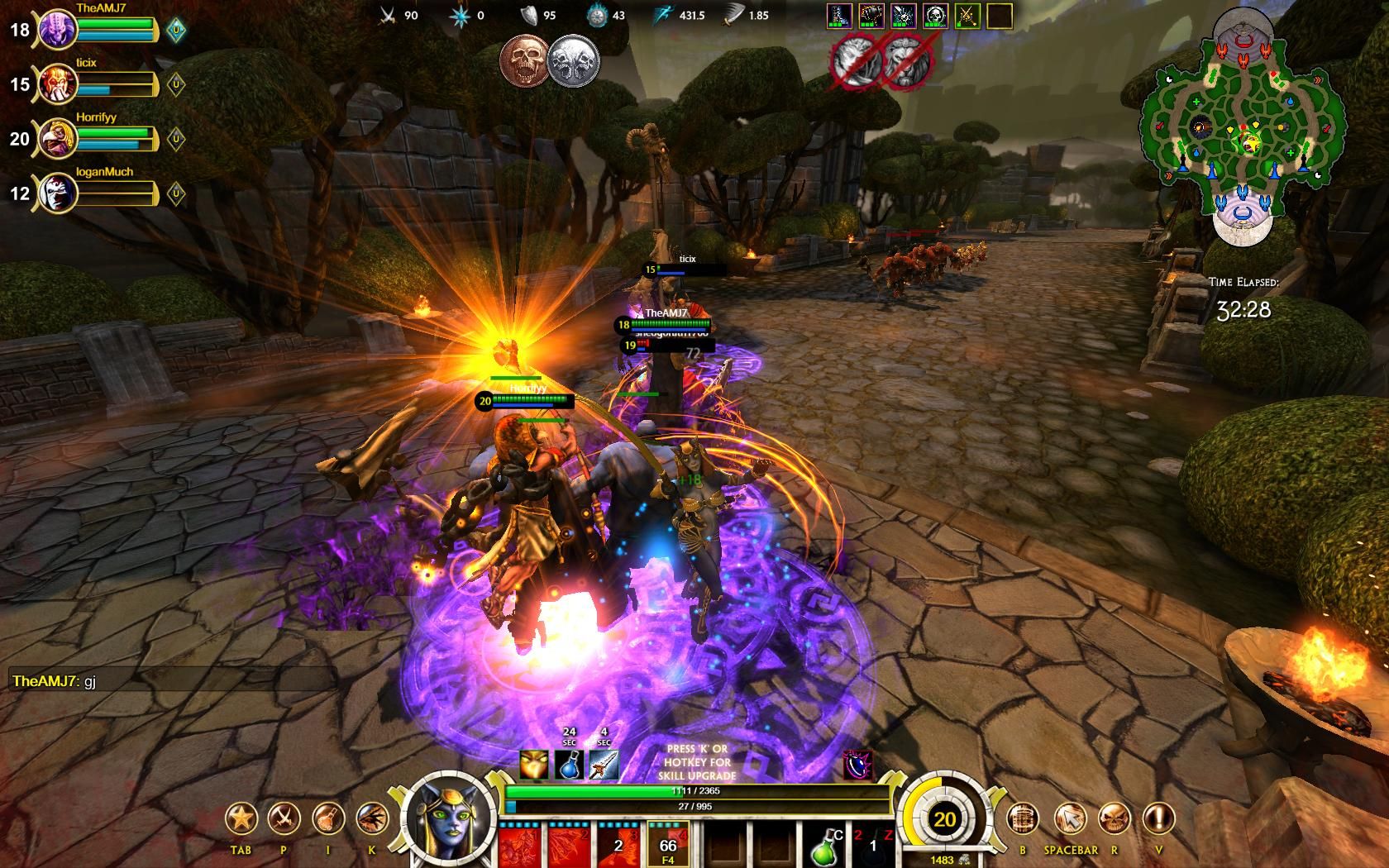Open the skill upgrade claw button

pyautogui.click(x=372, y=818)
